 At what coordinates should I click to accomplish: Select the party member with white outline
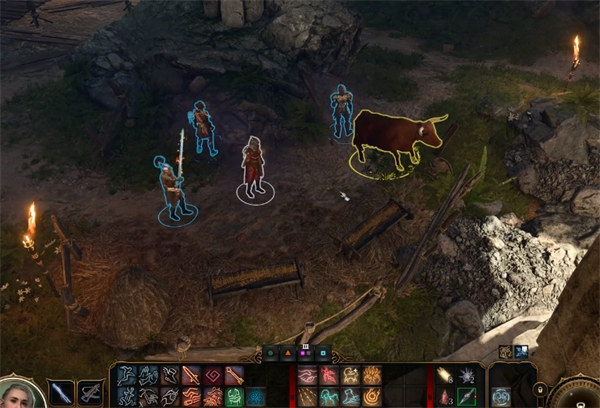[254, 165]
